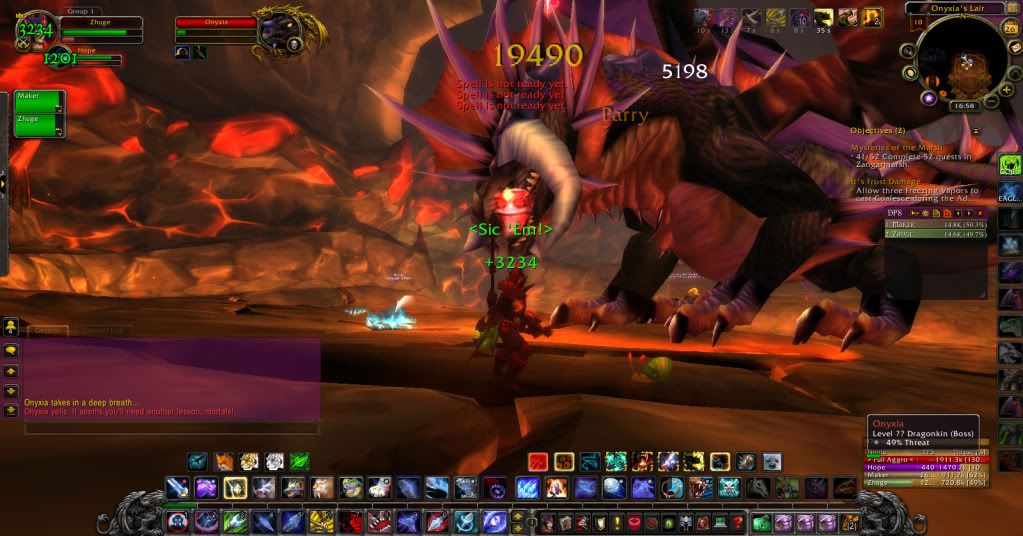The image size is (1023, 536).
Task: Collapse the Objectives tracker header
Action: tap(976, 131)
